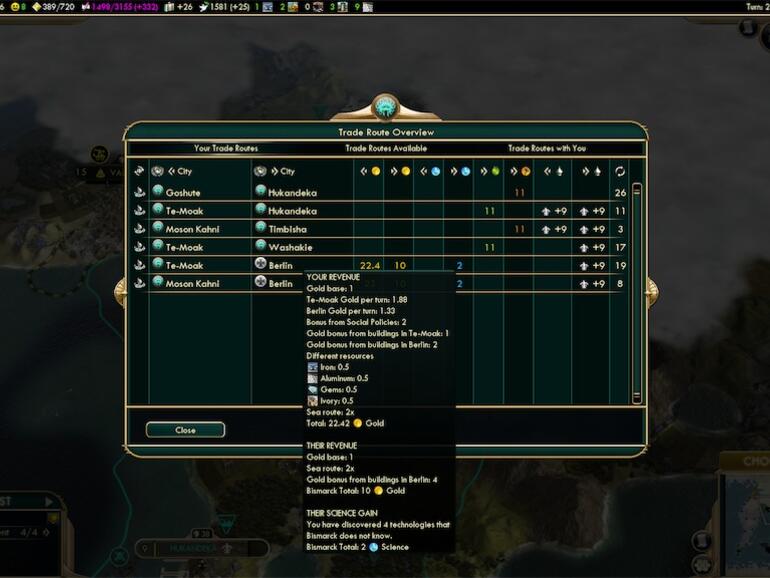Sort by turns remaining circular-arrows column
770x578 pixels.
coord(620,171)
